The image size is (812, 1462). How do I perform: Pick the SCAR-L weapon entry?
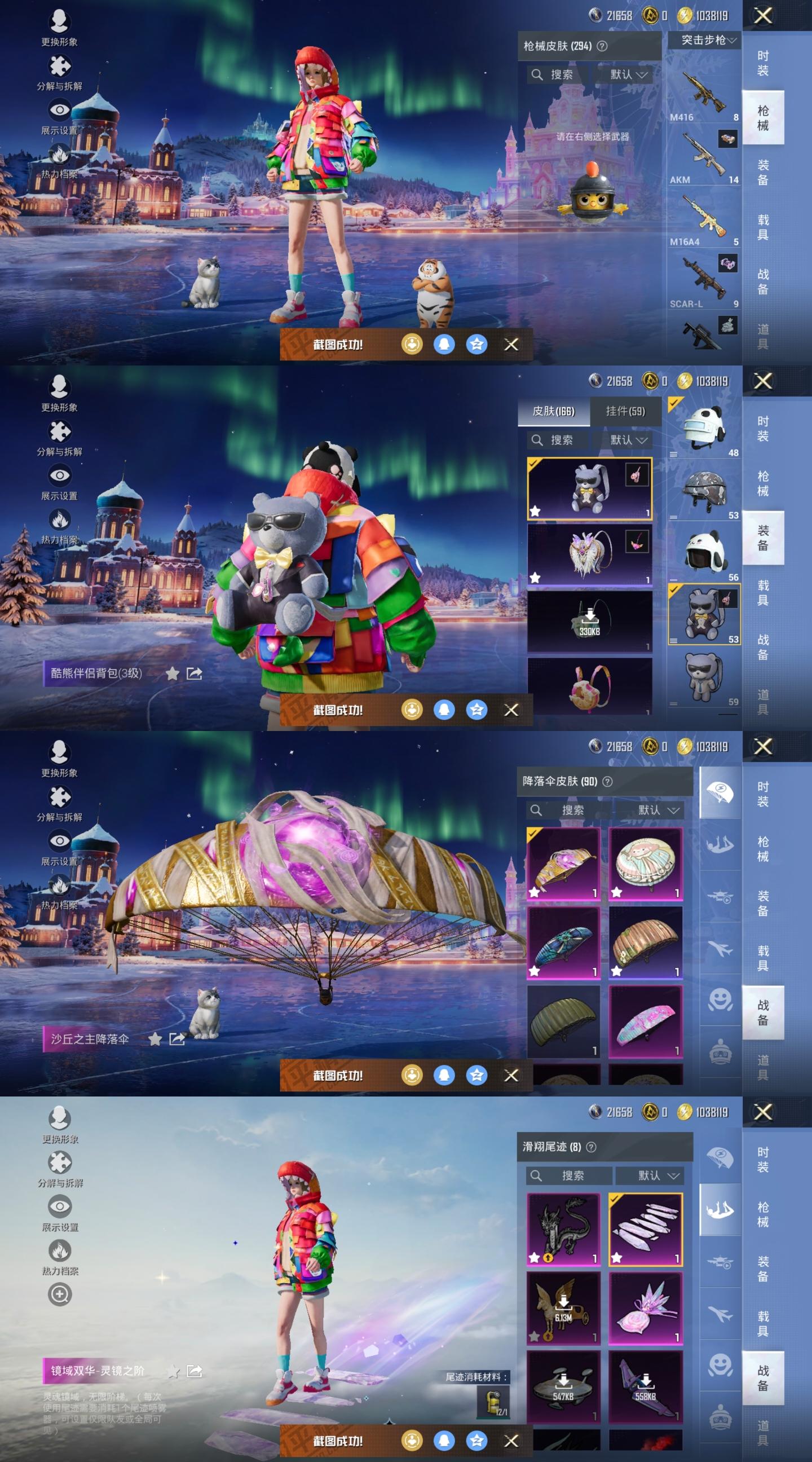pyautogui.click(x=704, y=280)
